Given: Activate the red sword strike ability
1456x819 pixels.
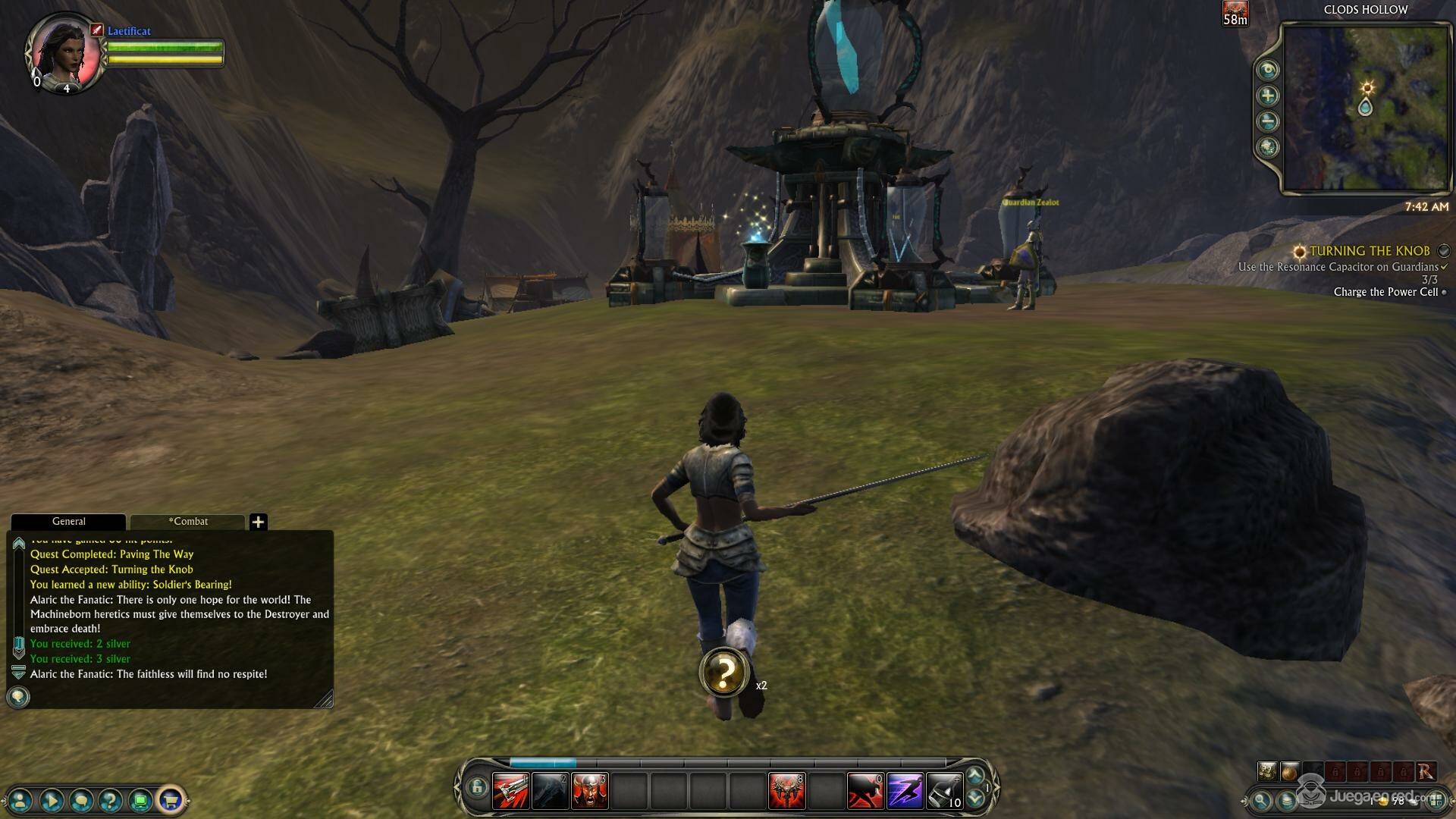Looking at the screenshot, I should (x=511, y=791).
